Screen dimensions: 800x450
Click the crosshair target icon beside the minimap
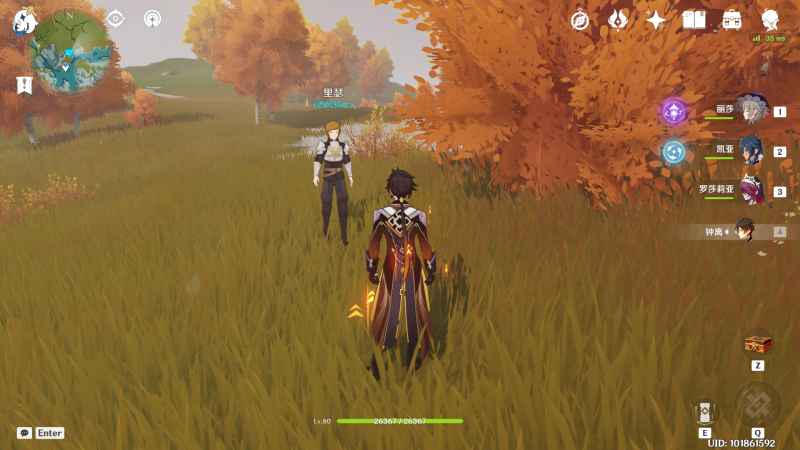(115, 18)
